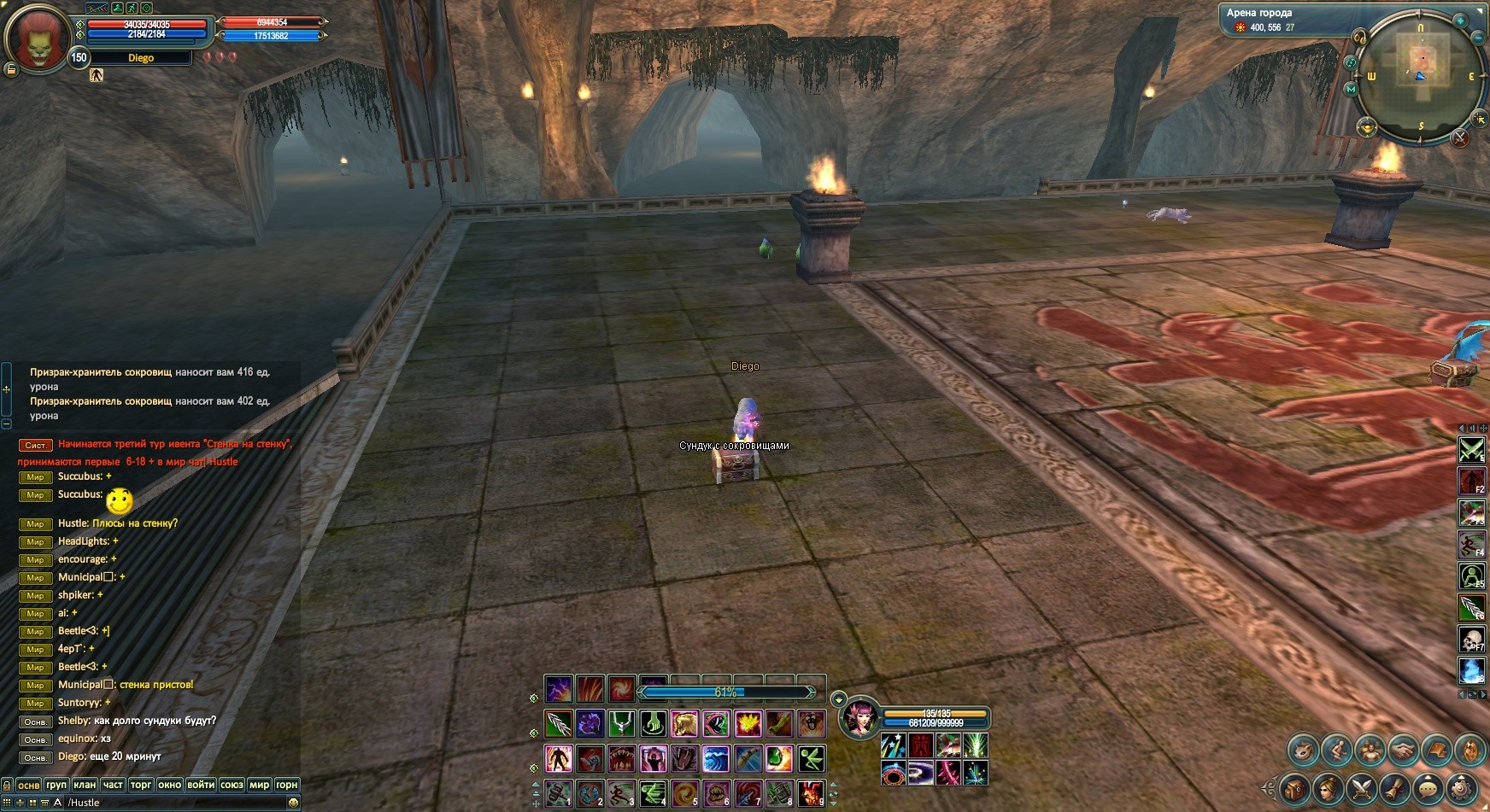Switch chat to the 'клан' channel tab
Image resolution: width=1490 pixels, height=812 pixels.
[x=85, y=785]
